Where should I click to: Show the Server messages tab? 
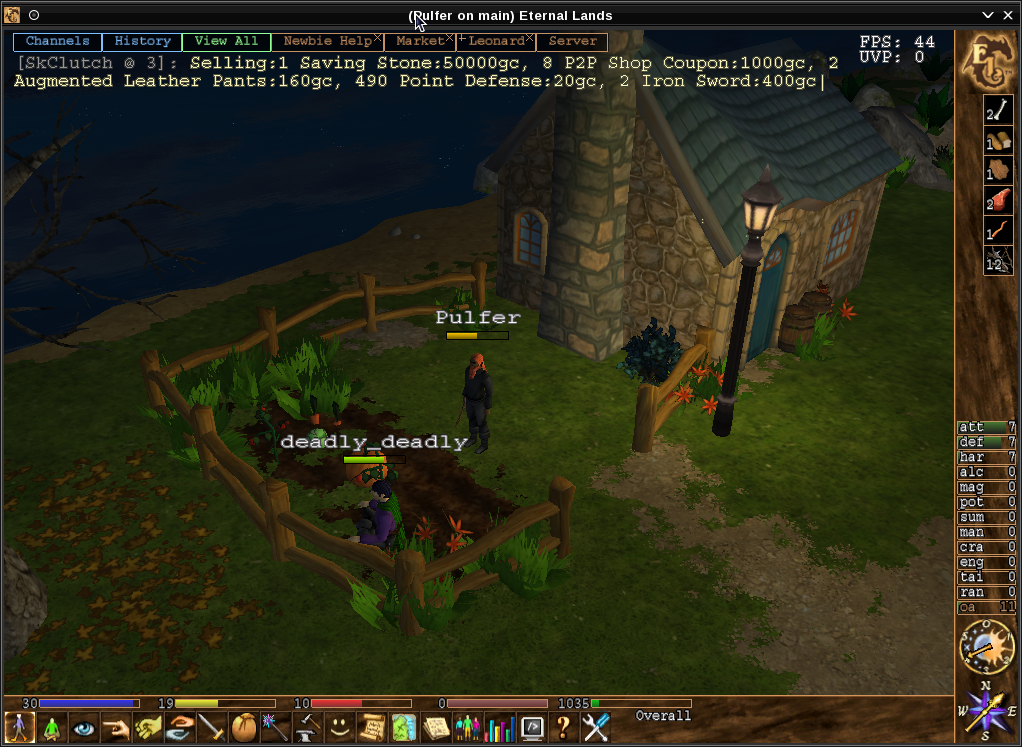[572, 41]
